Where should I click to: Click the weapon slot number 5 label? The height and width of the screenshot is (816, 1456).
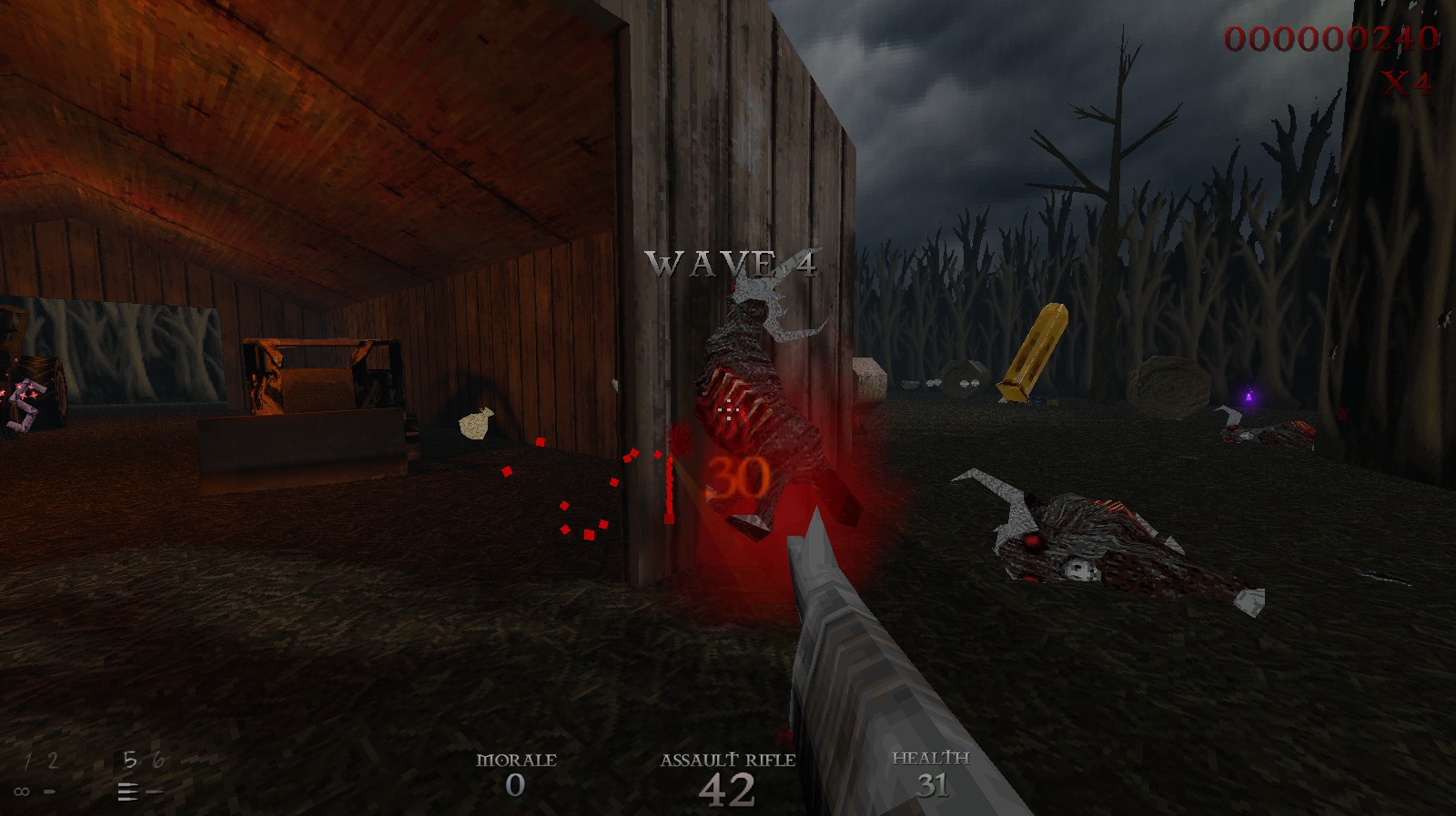click(130, 760)
